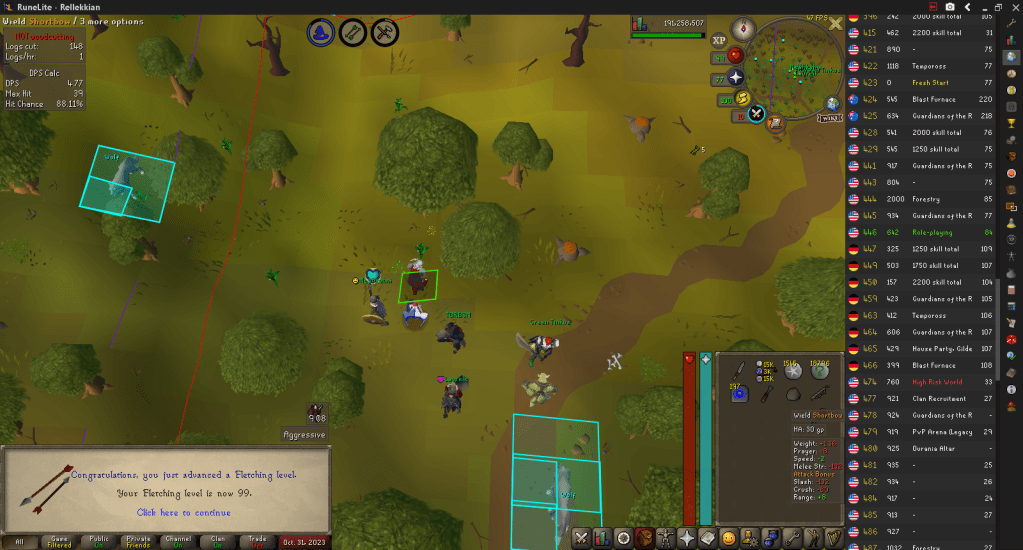Screen dimensions: 1023x550
Task: Take a screenshot with RuneLite camera button
Action: (x=949, y=6)
